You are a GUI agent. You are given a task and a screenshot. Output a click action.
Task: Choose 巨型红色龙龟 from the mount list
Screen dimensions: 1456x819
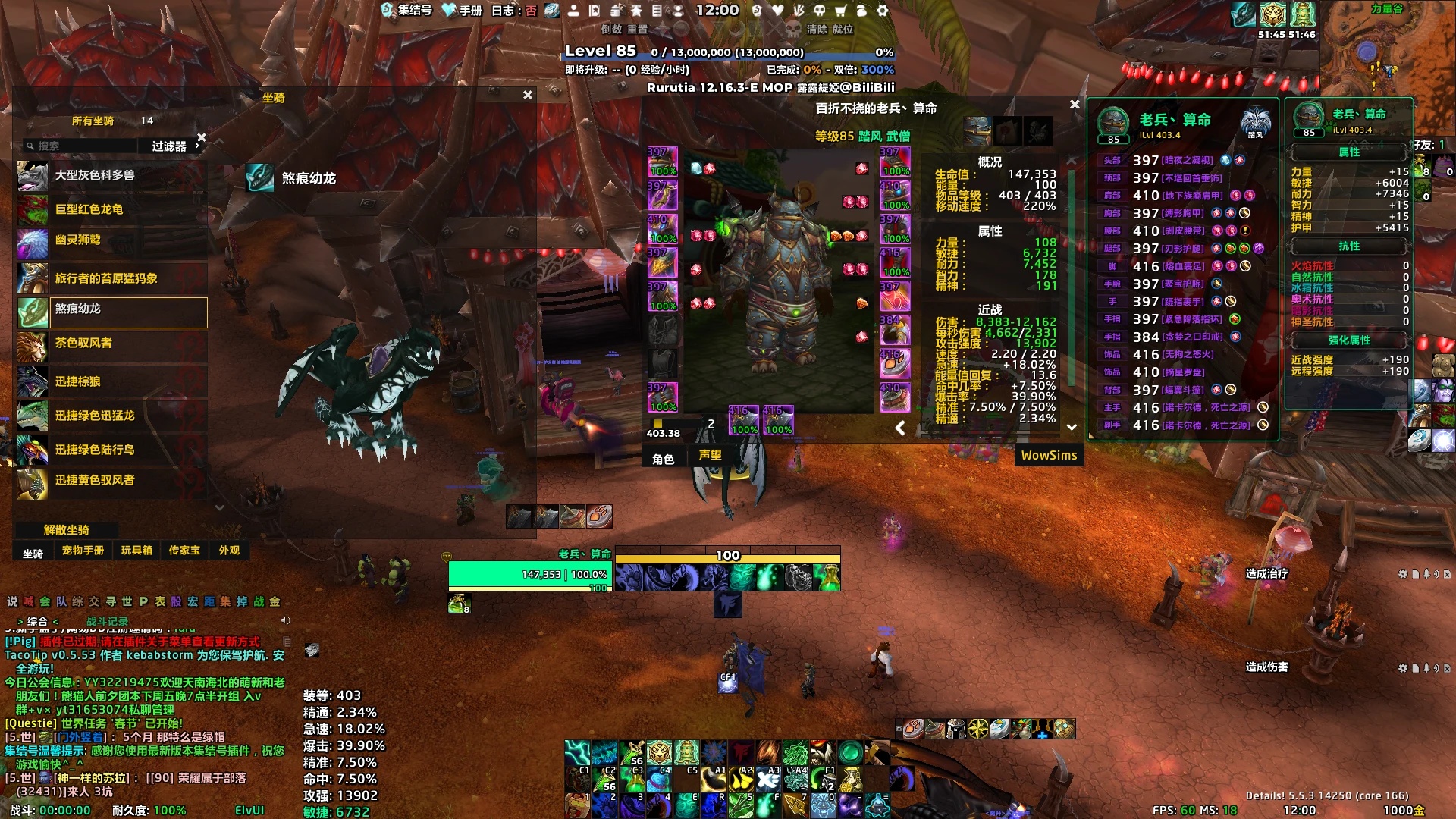pos(112,209)
